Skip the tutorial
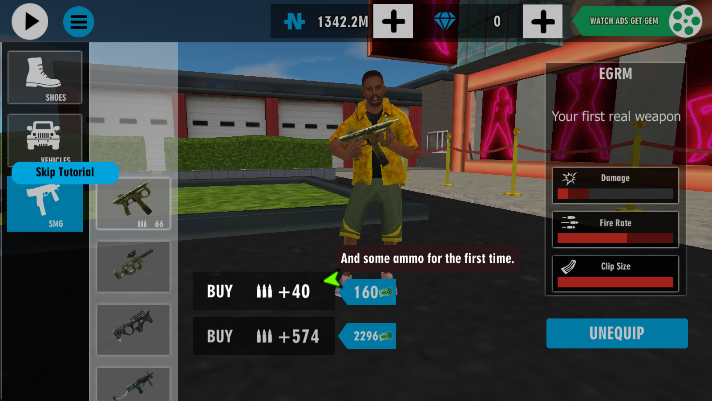Image resolution: width=712 pixels, height=401 pixels. click(x=65, y=172)
